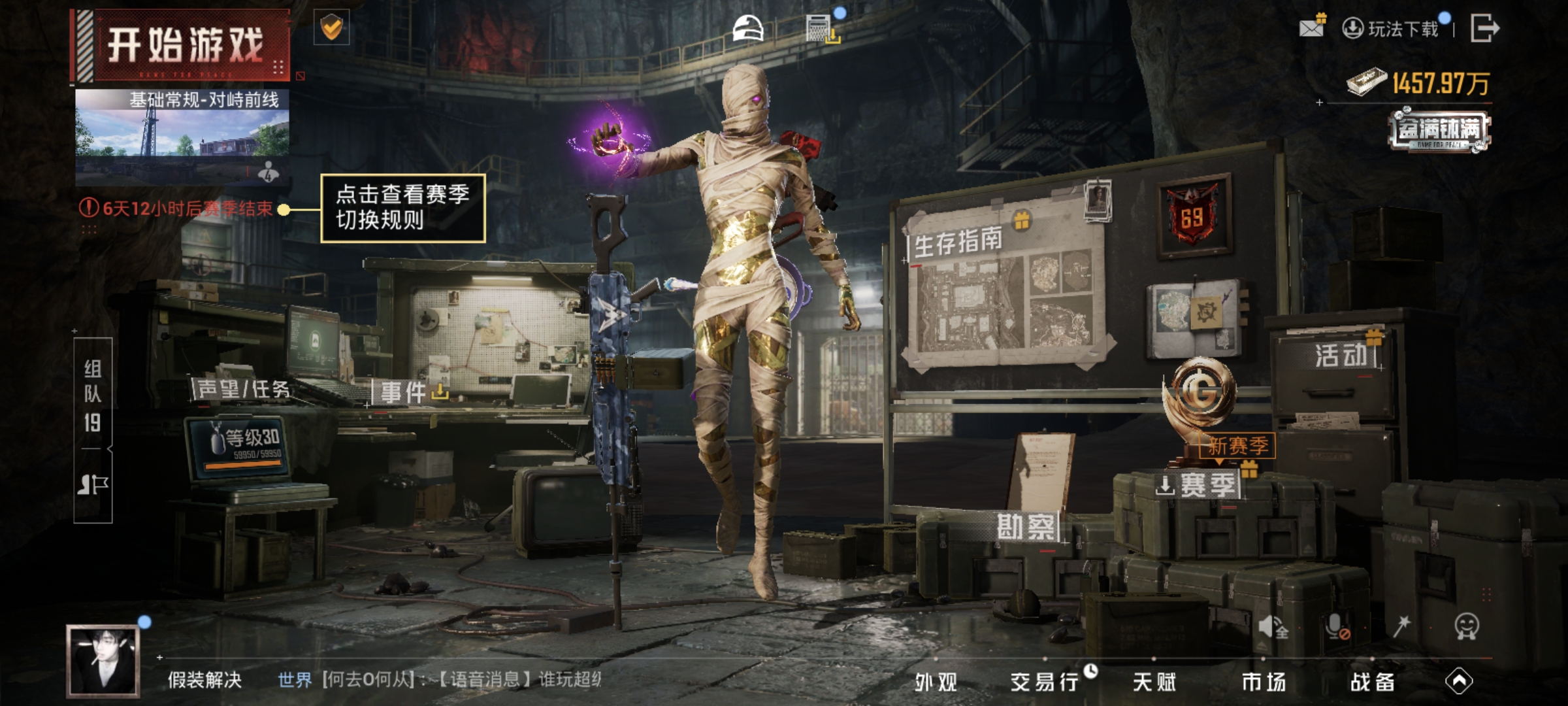This screenshot has width=1568, height=706.
Task: Go to the 市场 market
Action: pyautogui.click(x=1264, y=682)
